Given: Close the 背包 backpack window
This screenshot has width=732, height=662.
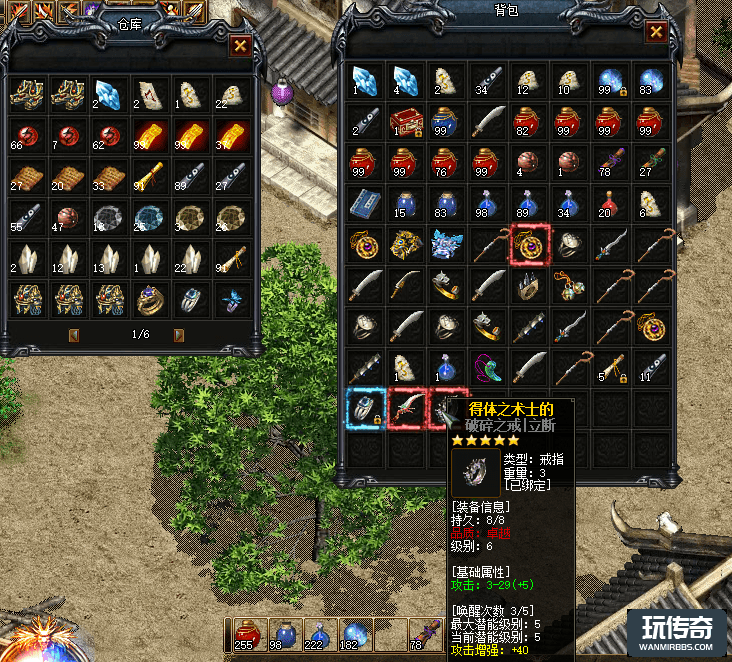Looking at the screenshot, I should [x=656, y=31].
